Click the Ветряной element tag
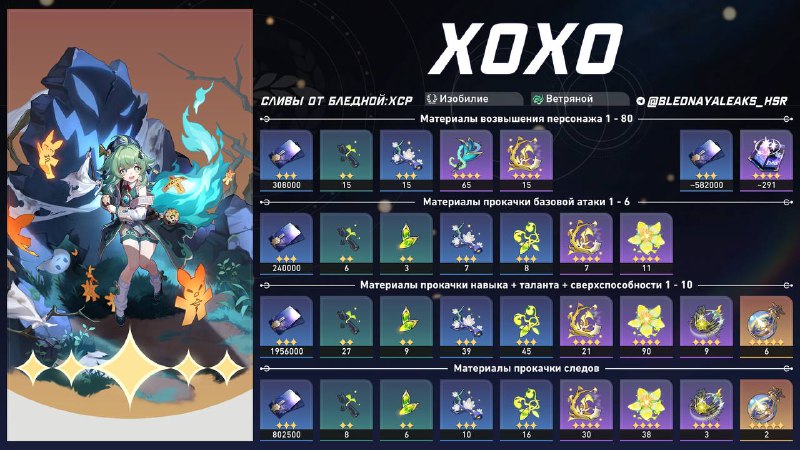The image size is (800, 450). tap(568, 100)
